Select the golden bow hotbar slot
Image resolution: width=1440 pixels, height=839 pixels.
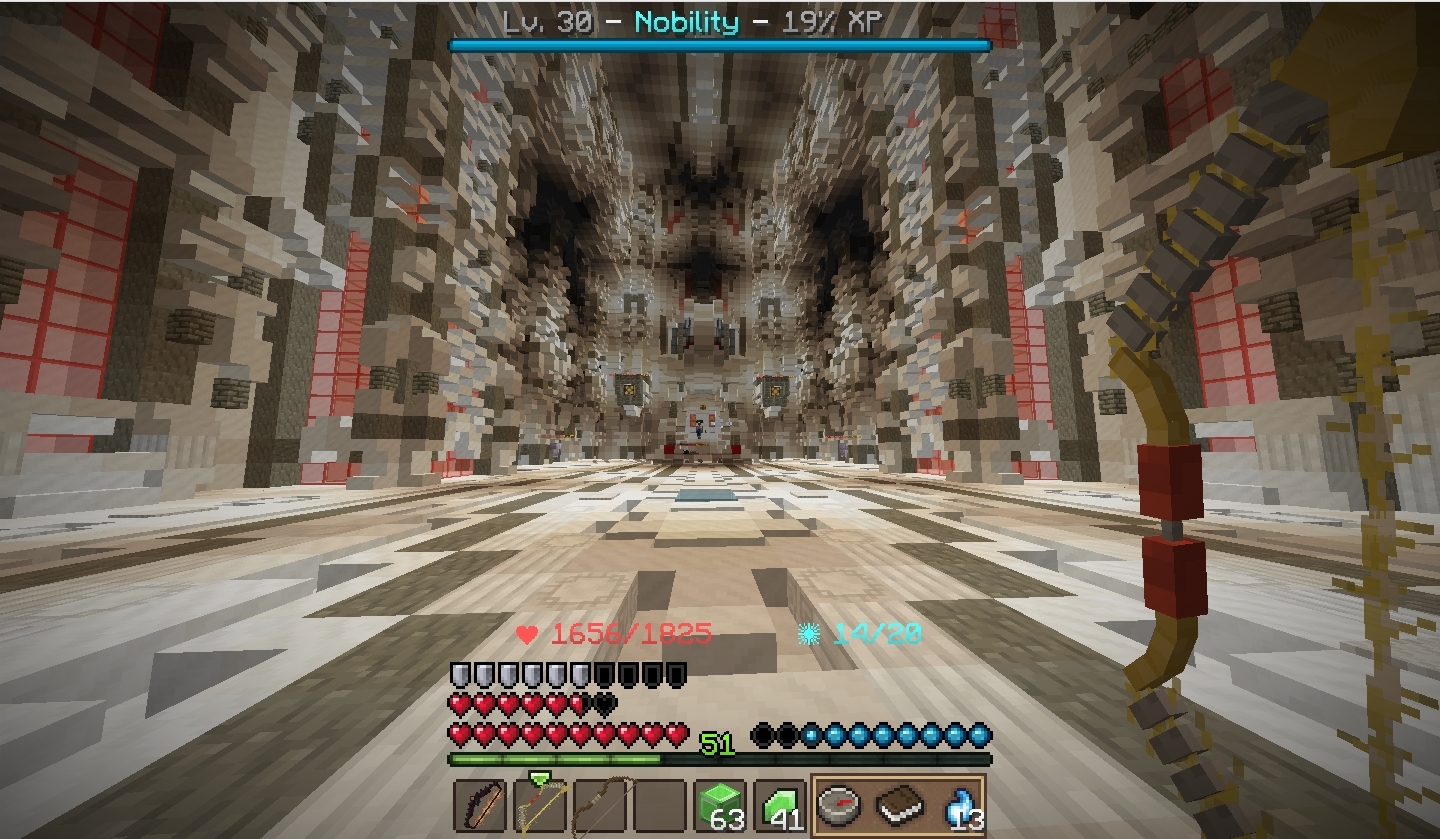click(539, 805)
